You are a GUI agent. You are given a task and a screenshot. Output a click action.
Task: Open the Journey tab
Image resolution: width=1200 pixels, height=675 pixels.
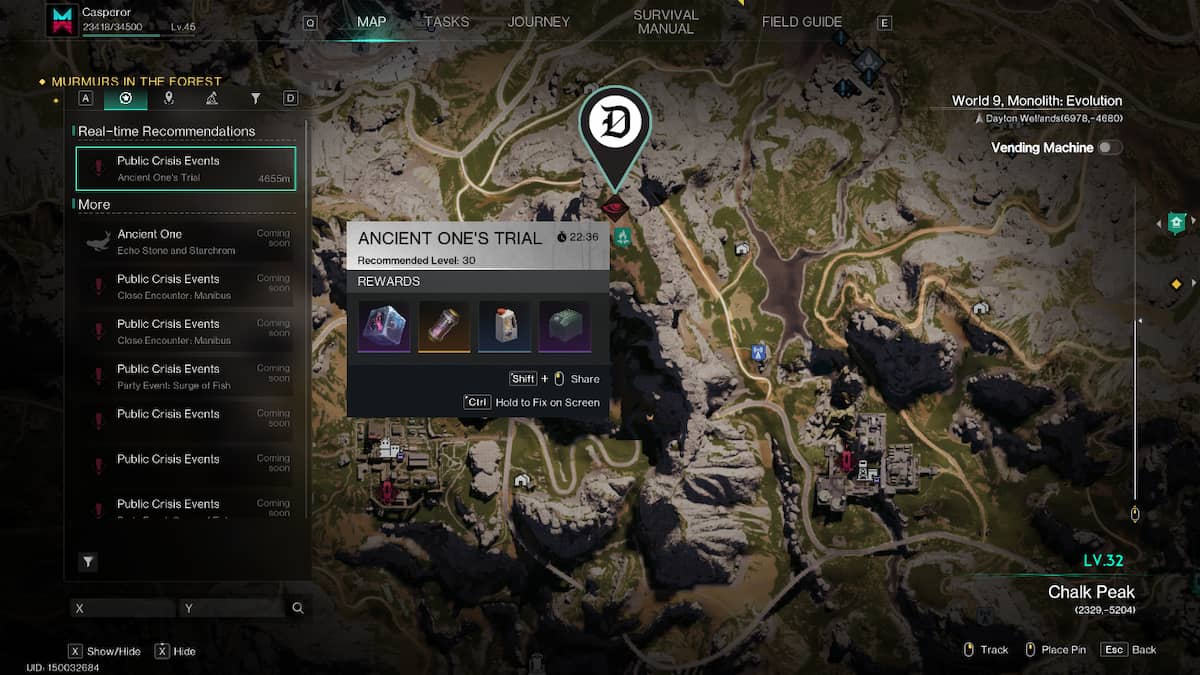pyautogui.click(x=538, y=22)
